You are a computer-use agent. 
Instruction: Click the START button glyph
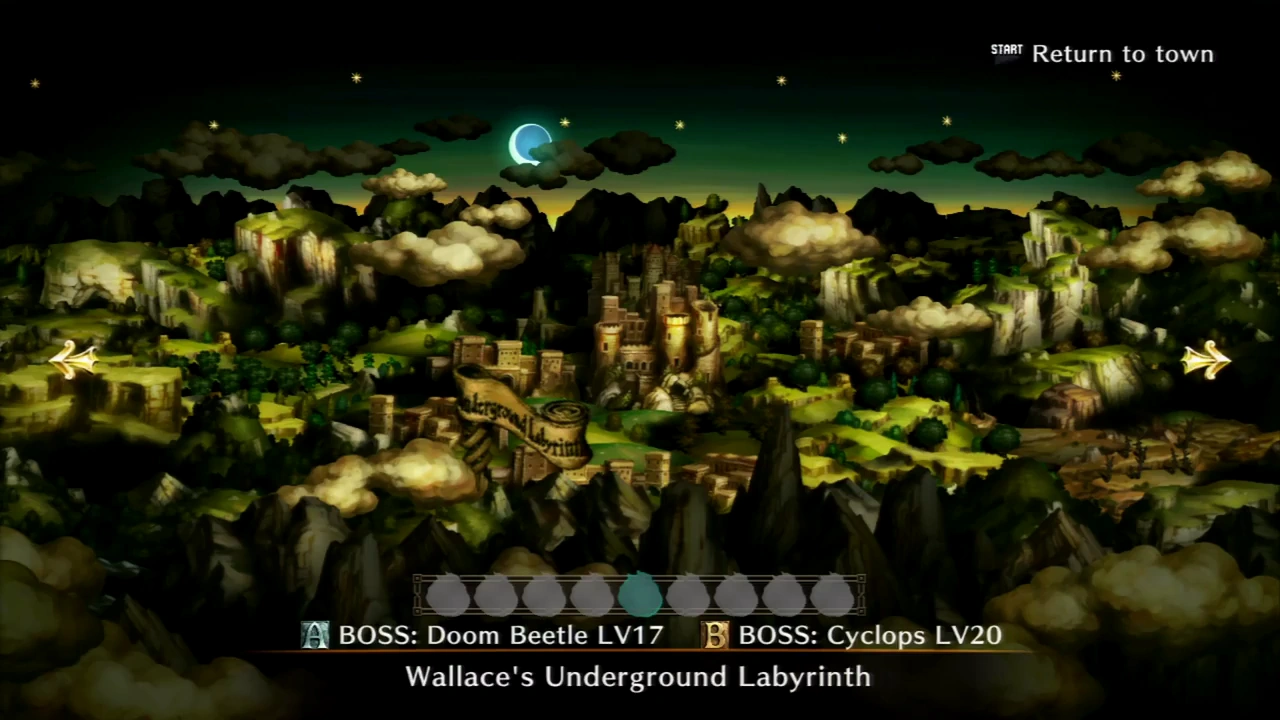tap(1006, 49)
